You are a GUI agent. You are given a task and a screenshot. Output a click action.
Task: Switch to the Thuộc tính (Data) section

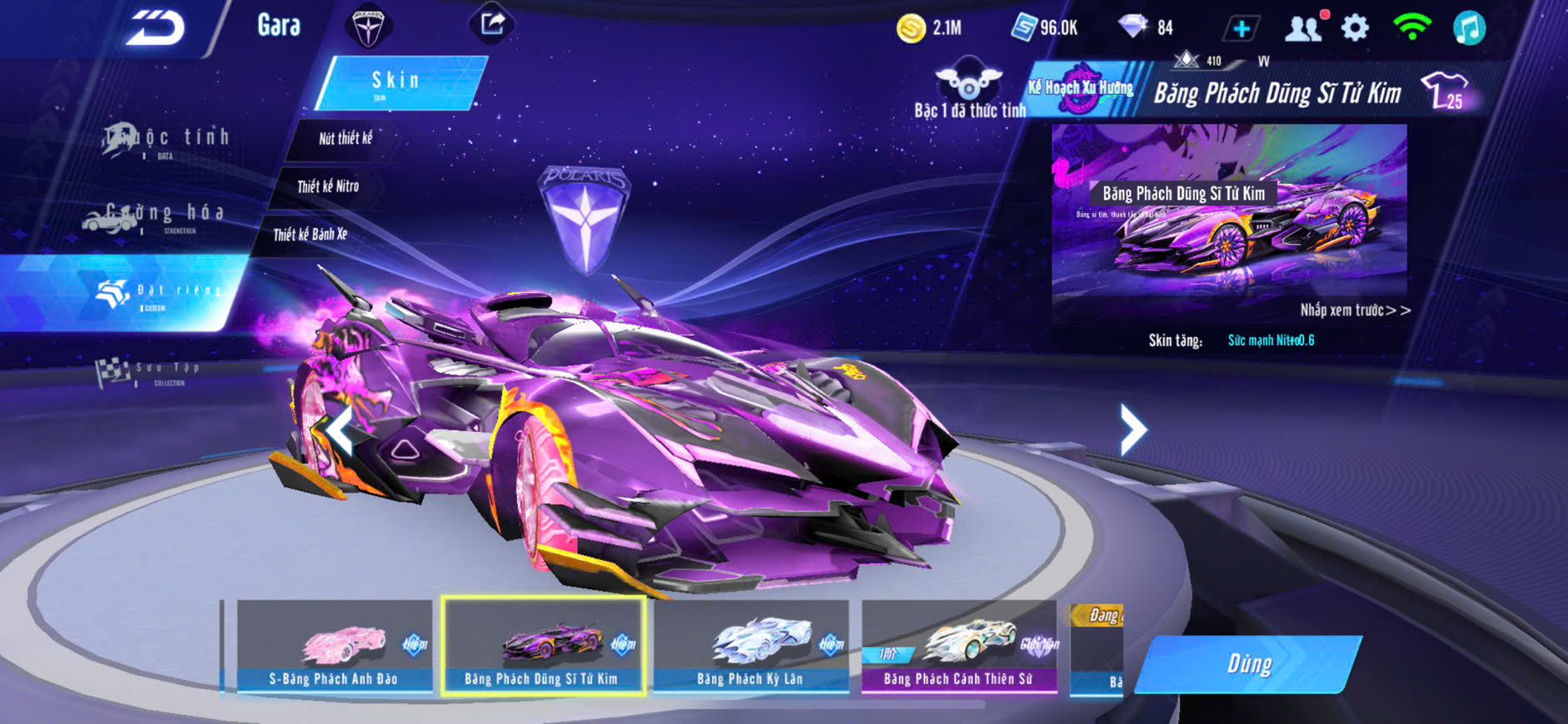(x=167, y=140)
